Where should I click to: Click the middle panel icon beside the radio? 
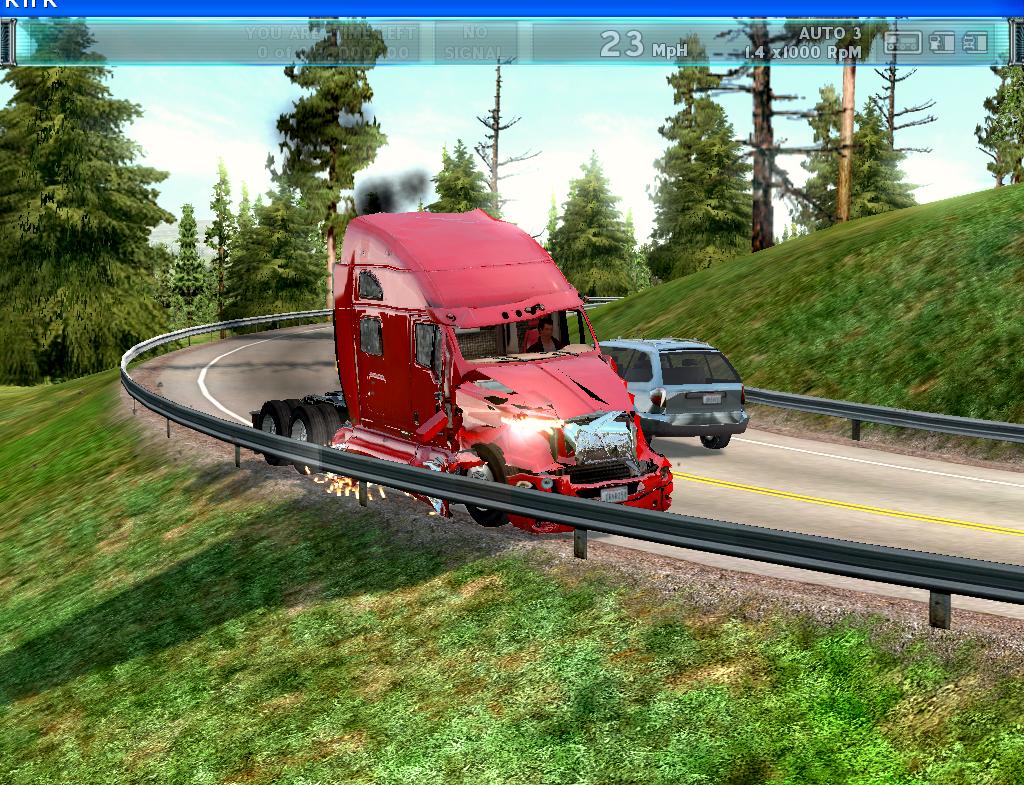[x=941, y=43]
